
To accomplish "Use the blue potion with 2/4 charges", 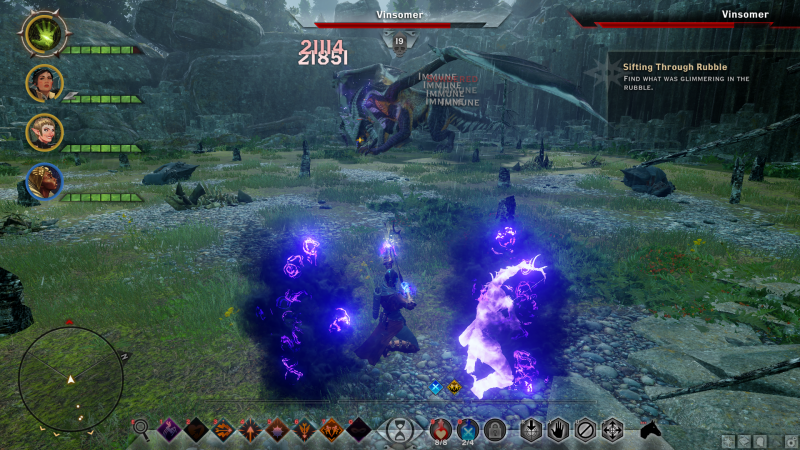I will pos(467,430).
